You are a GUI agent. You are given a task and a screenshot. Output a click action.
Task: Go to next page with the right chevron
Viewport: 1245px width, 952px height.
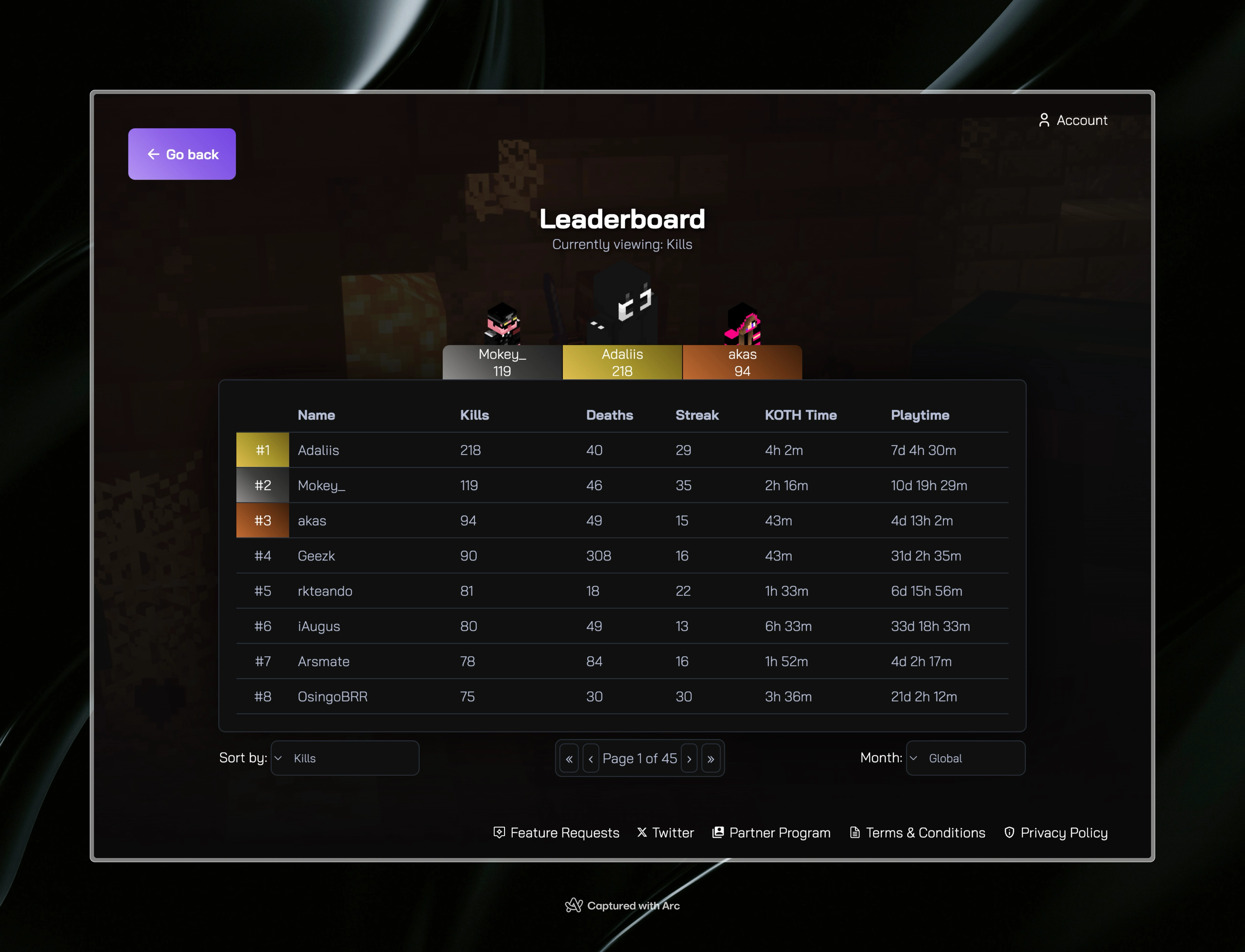pos(689,758)
